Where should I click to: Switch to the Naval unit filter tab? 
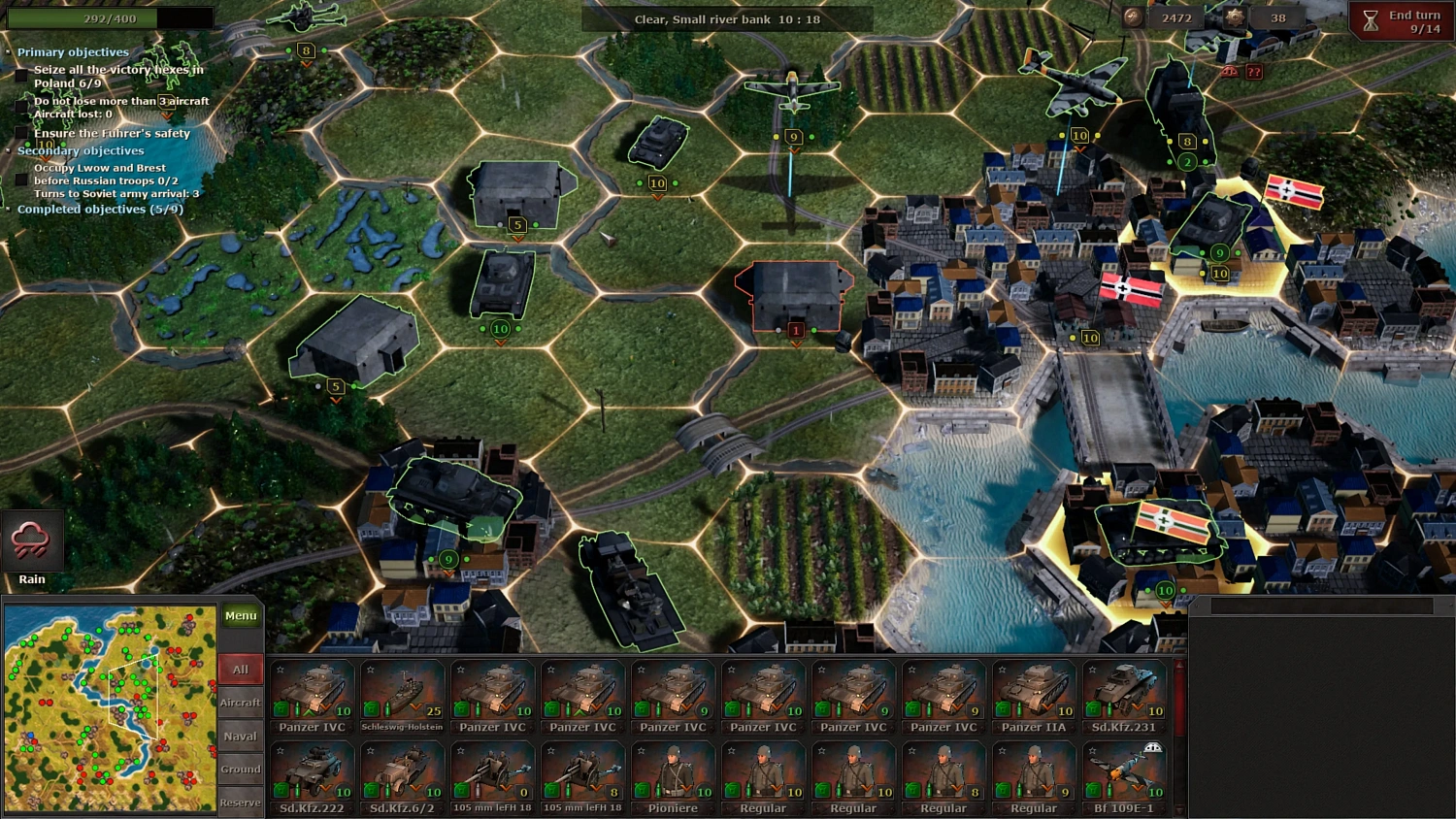240,736
